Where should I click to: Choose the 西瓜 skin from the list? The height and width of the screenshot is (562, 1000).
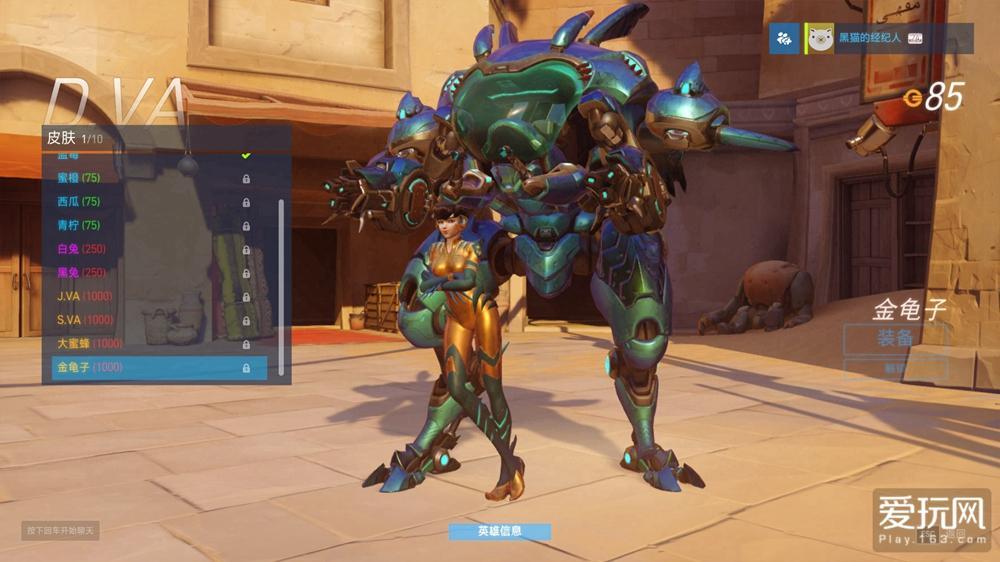150,201
